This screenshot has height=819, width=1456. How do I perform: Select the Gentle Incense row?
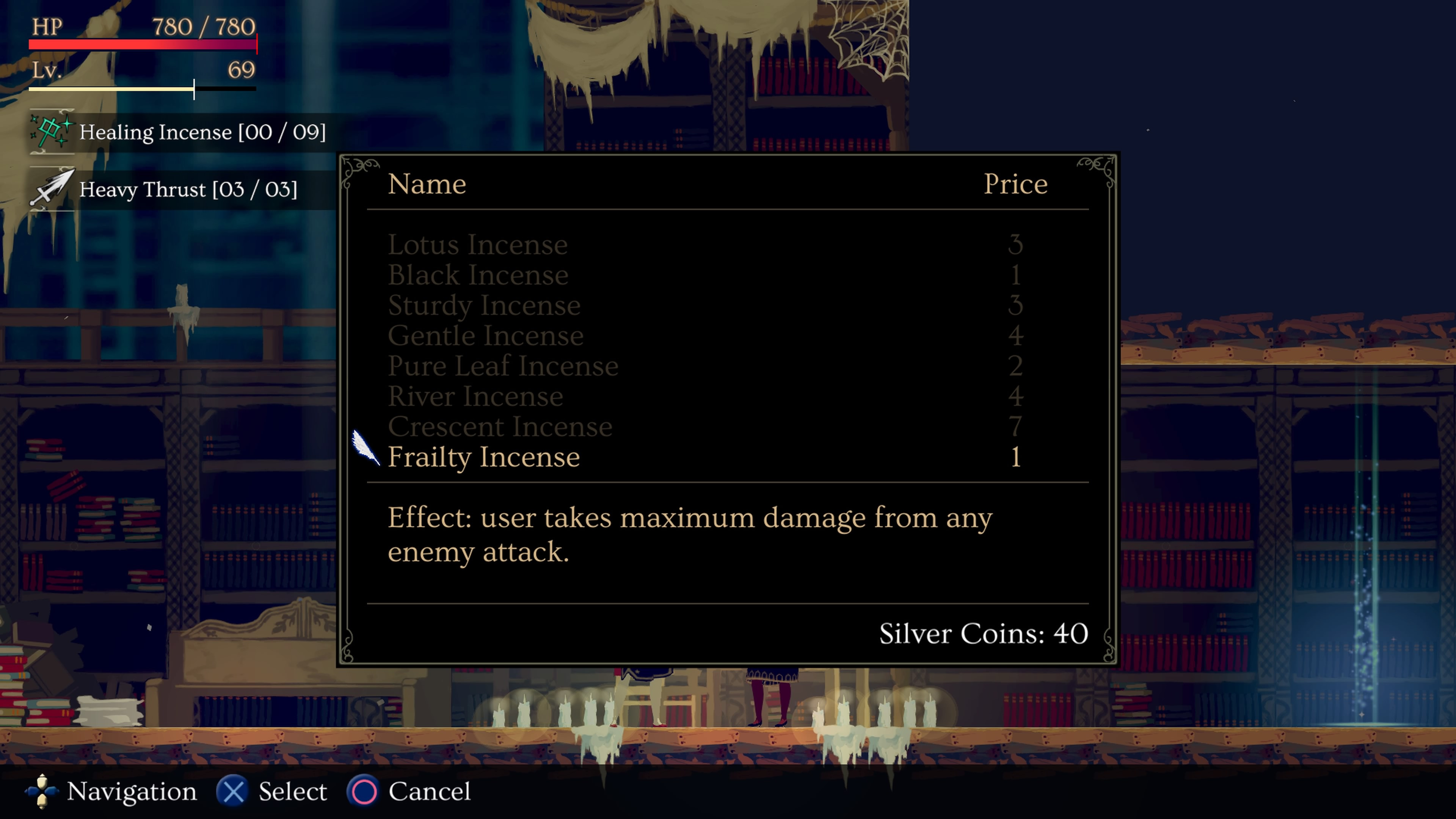pos(485,336)
